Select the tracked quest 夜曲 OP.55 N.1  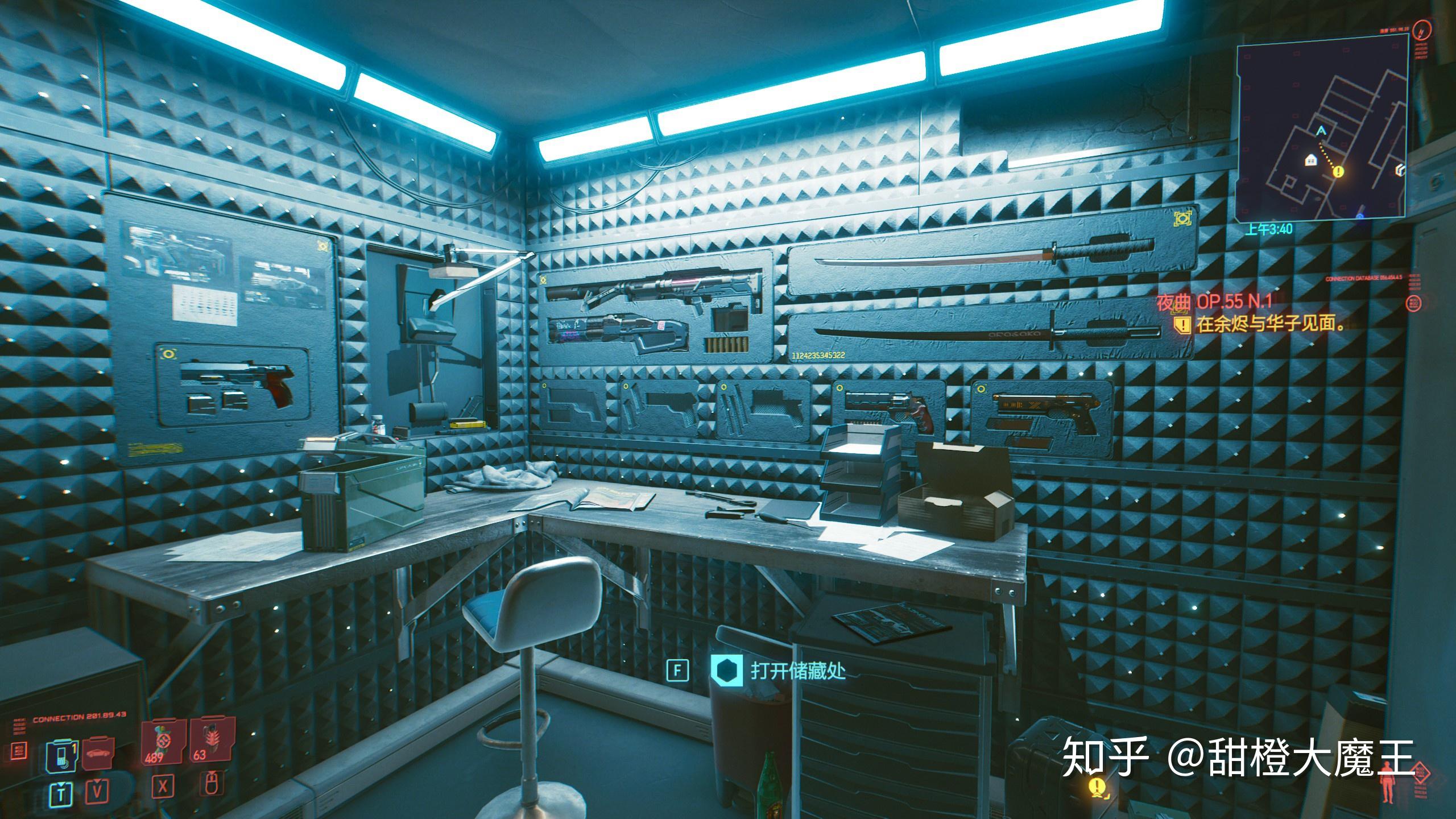[1213, 302]
